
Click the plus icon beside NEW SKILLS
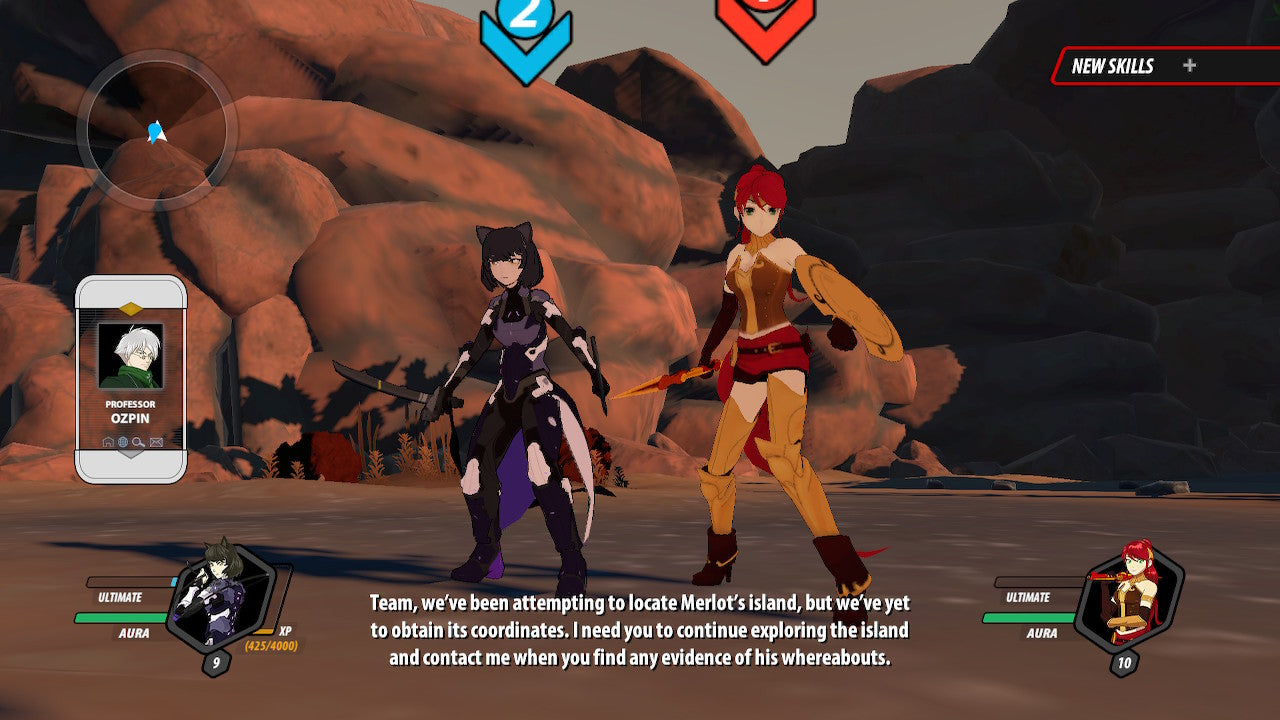click(x=1189, y=67)
